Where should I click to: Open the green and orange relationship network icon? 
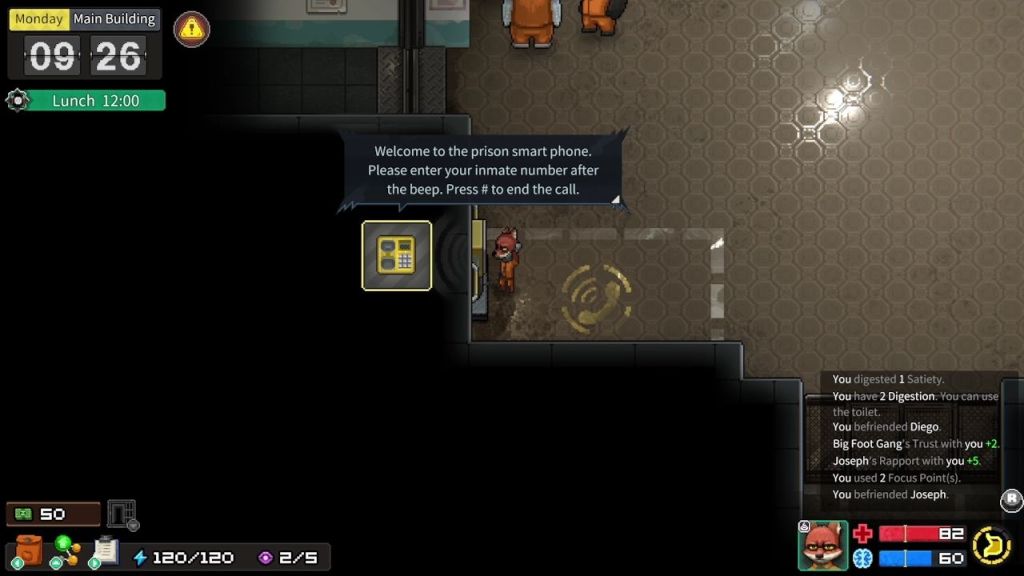[x=66, y=551]
